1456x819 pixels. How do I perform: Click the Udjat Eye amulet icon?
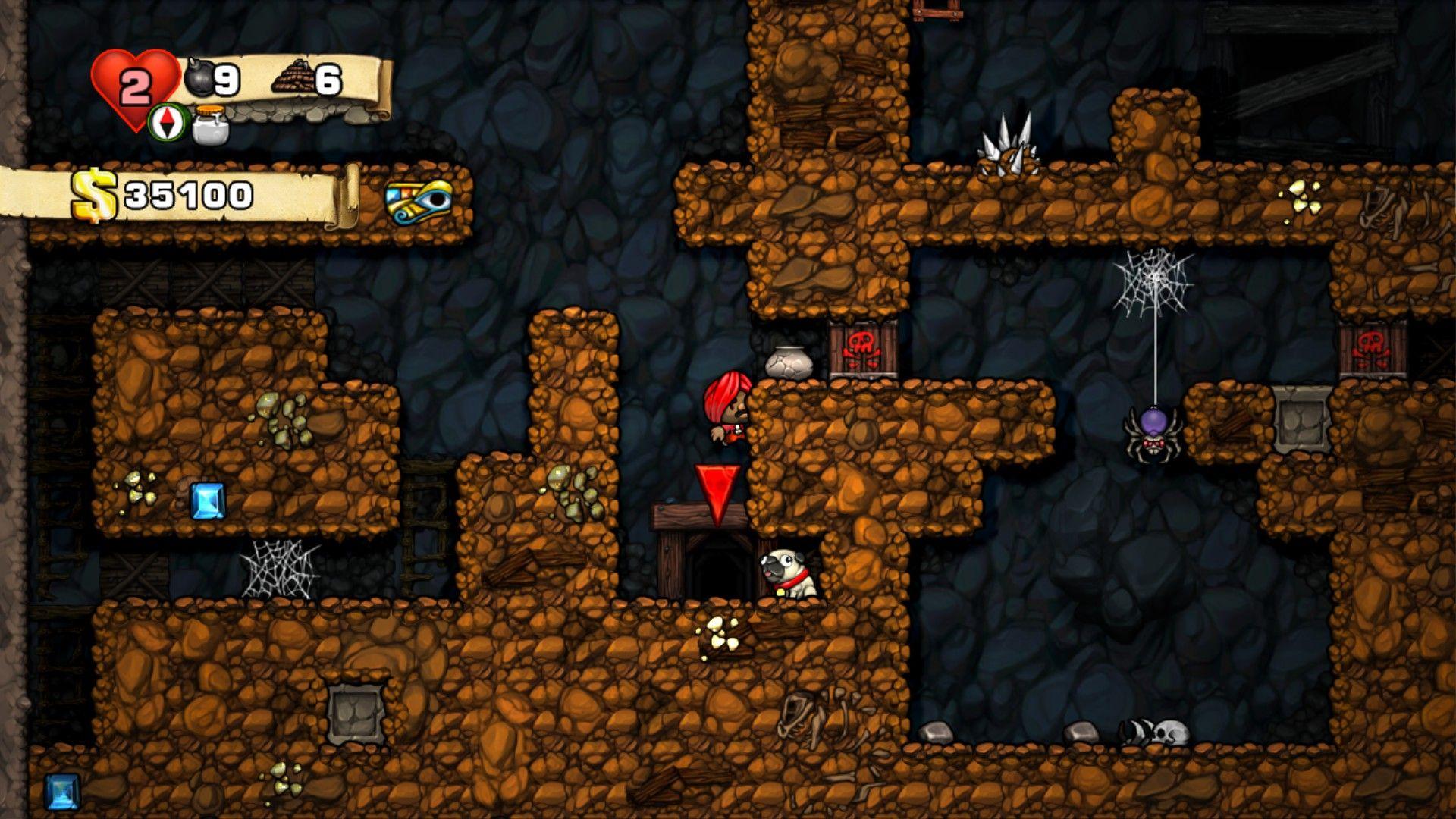click(418, 202)
